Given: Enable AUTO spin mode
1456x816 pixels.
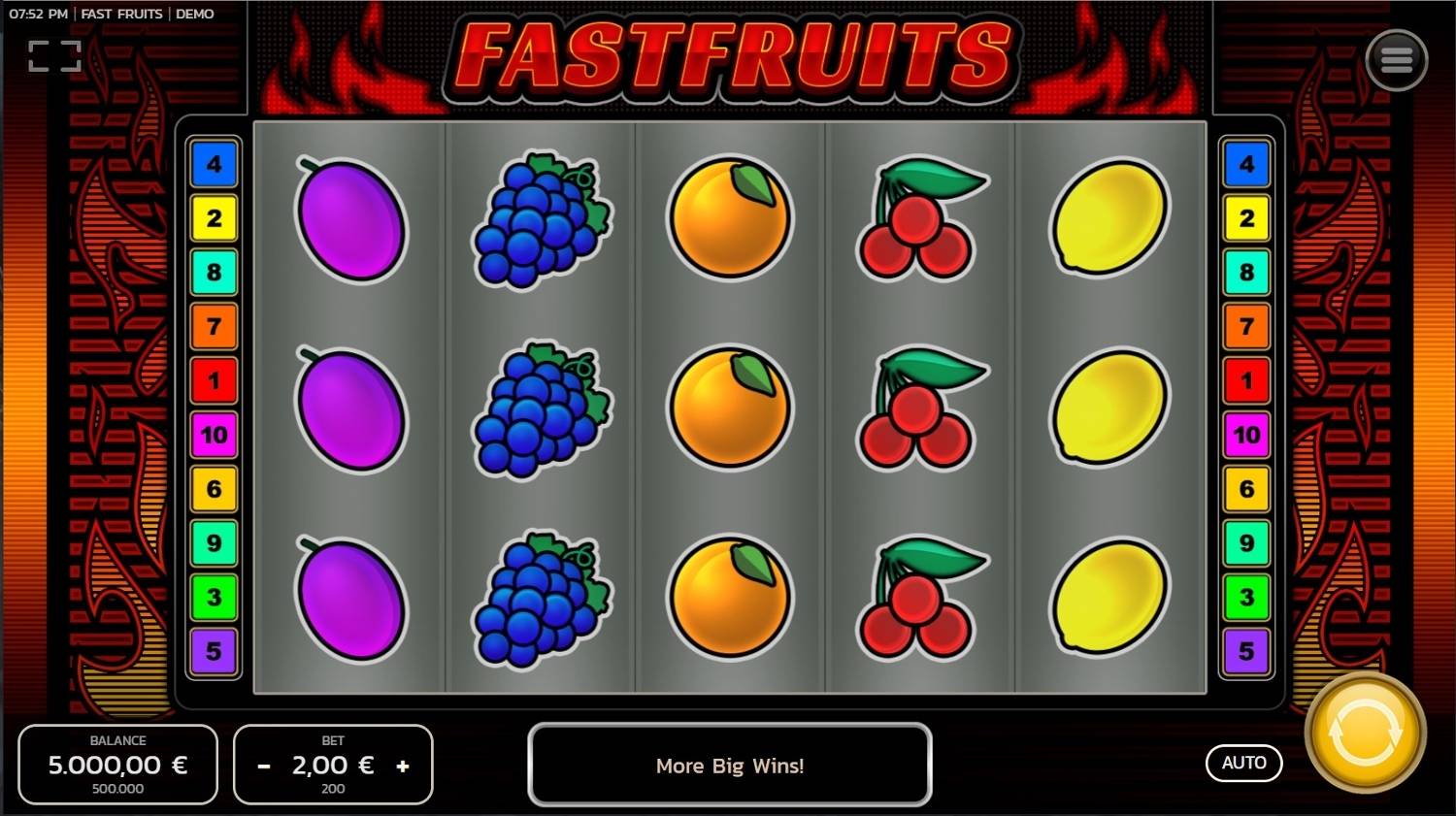Looking at the screenshot, I should coord(1243,763).
